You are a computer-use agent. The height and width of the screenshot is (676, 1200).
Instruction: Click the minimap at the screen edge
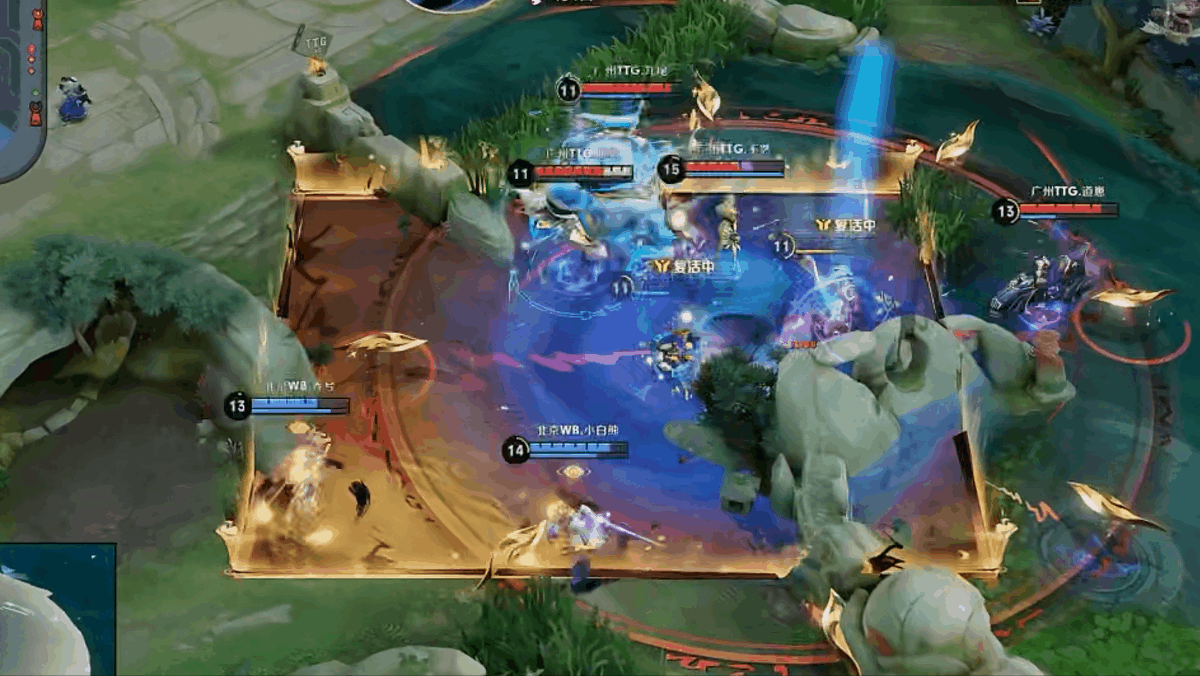[x=22, y=88]
